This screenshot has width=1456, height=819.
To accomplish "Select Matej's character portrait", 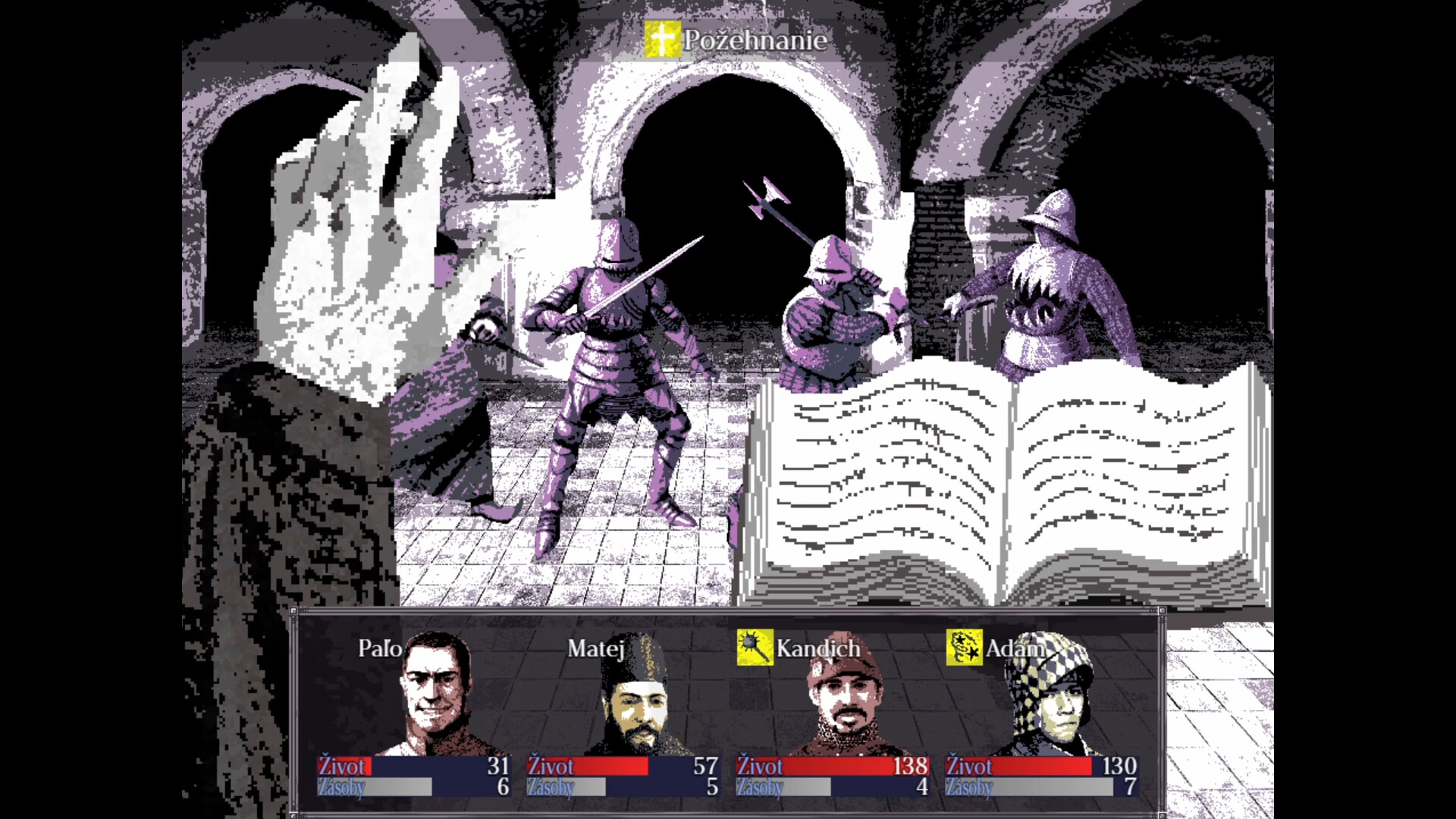I will [637, 709].
